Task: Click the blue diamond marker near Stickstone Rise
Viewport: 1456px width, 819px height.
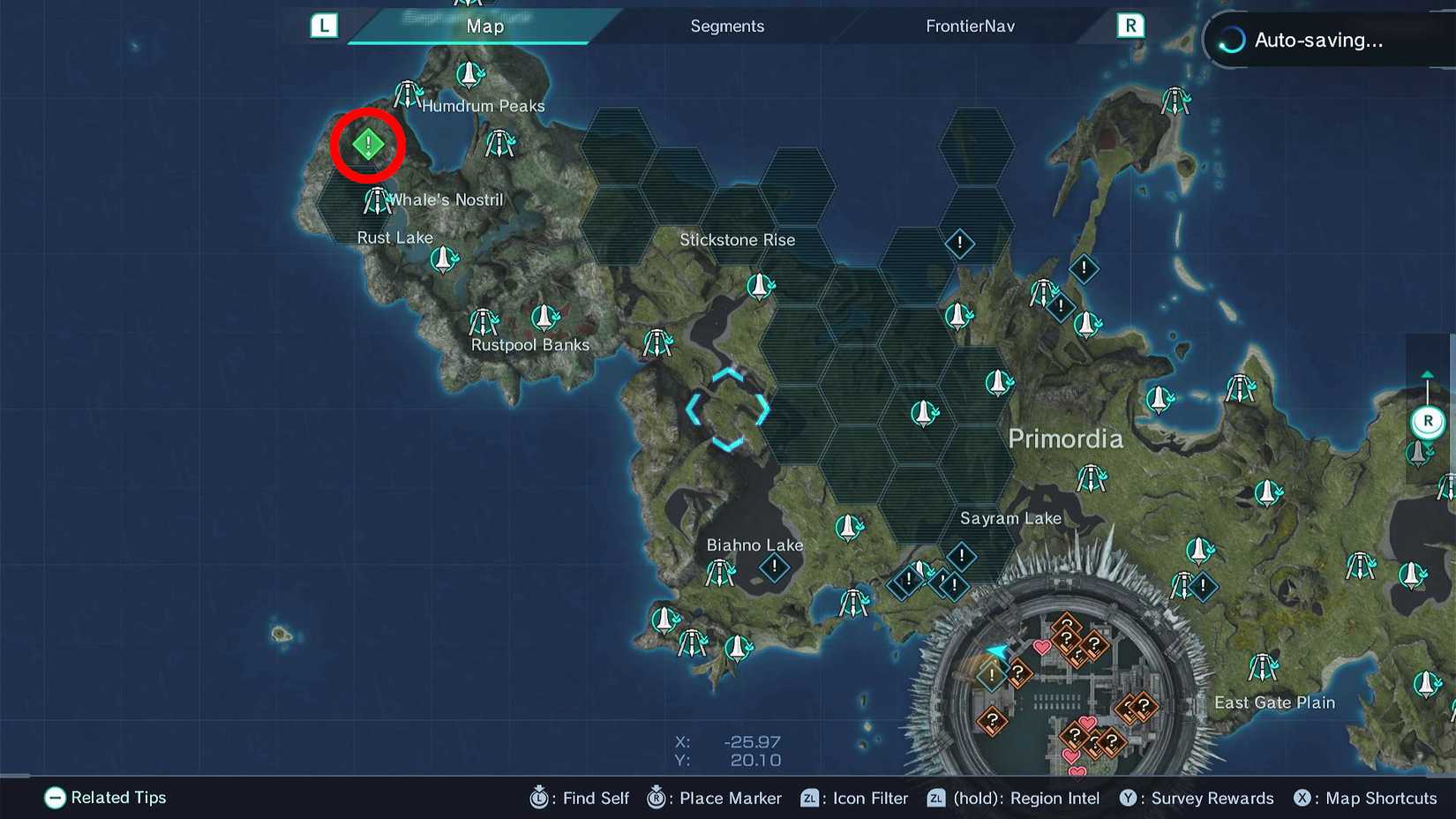Action: [x=958, y=244]
